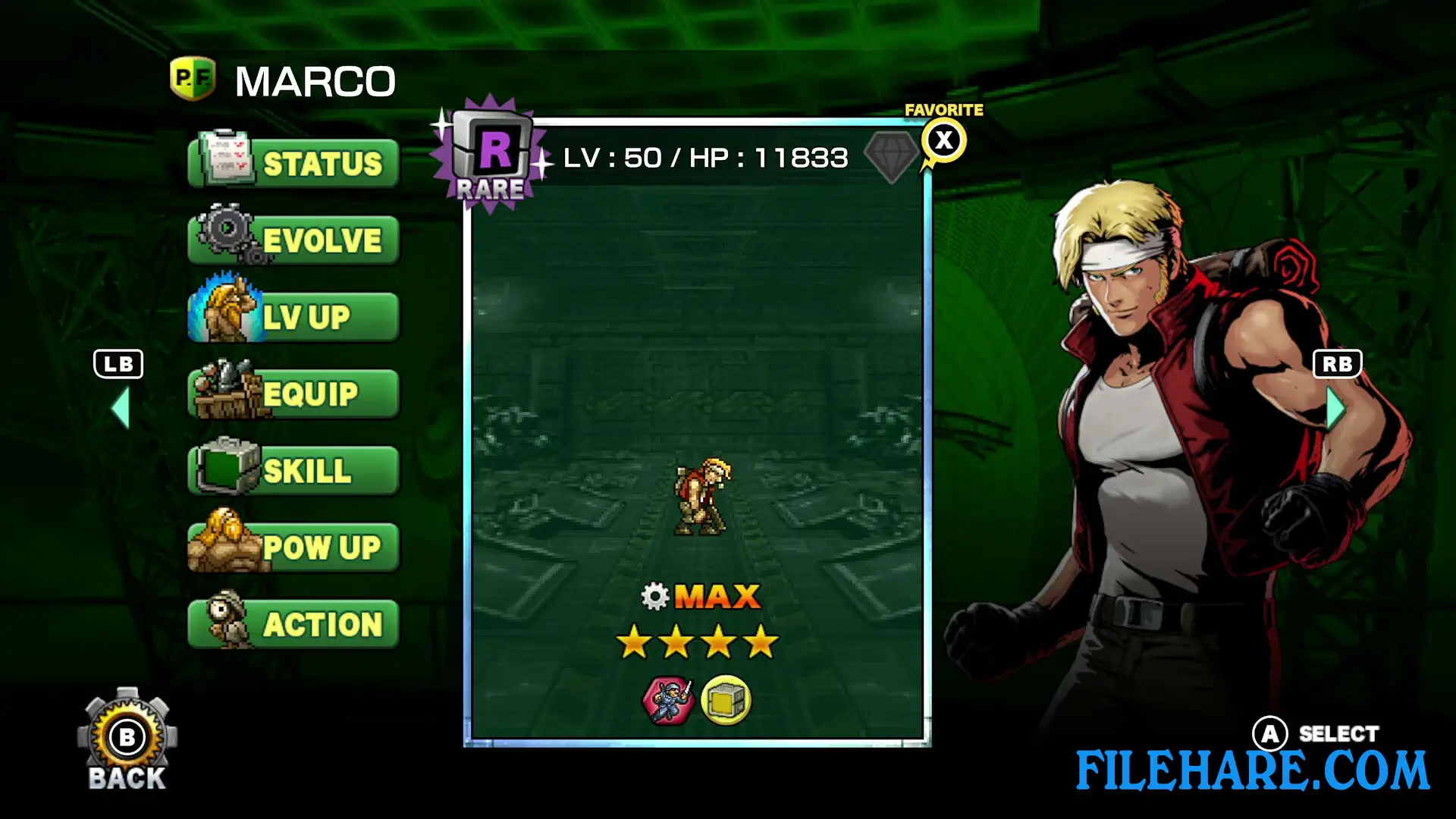Show previous unit with left green arrow
This screenshot has width=1456, height=819.
pos(121,409)
